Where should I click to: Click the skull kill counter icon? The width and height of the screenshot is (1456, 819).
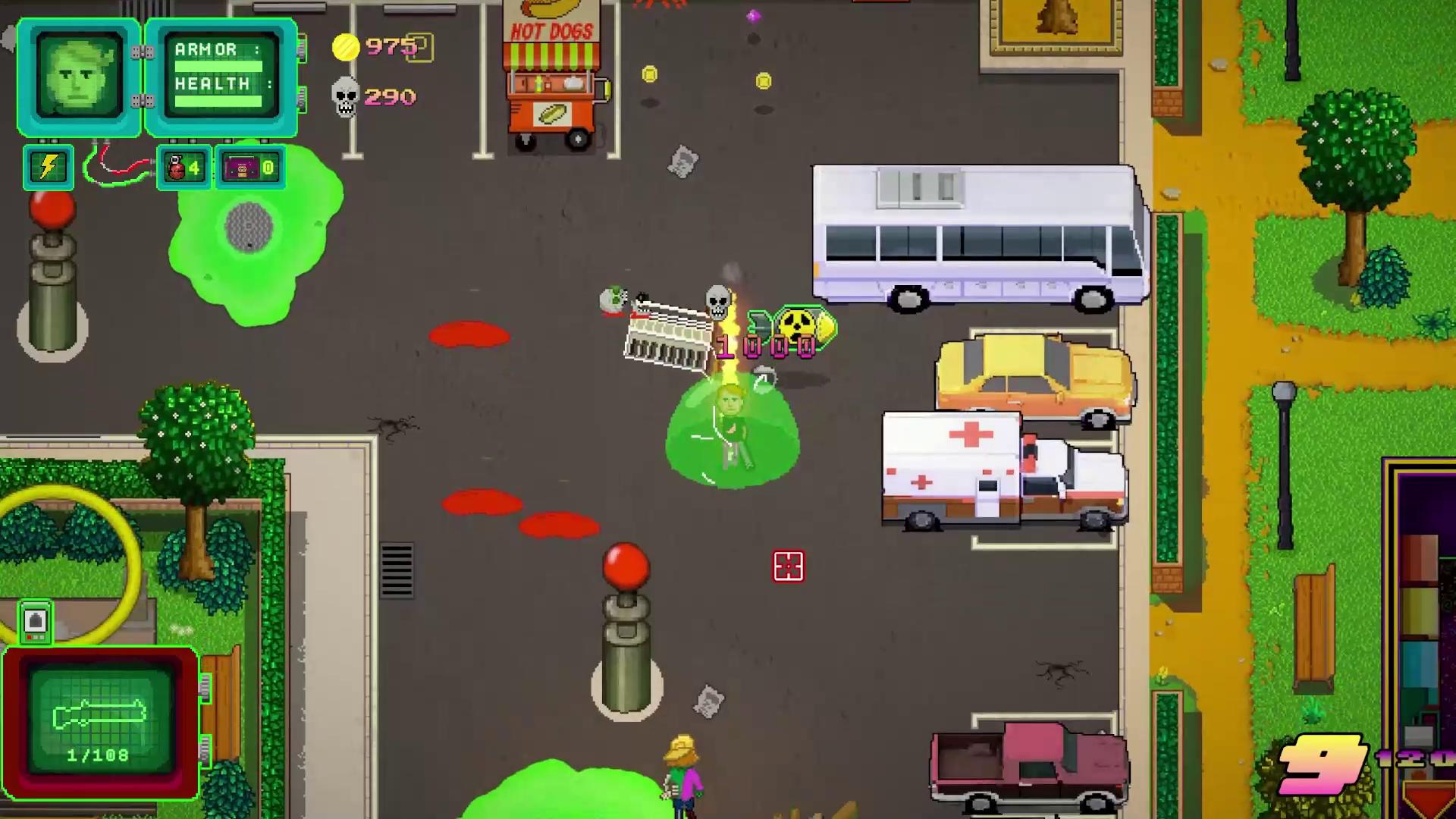coord(345,97)
